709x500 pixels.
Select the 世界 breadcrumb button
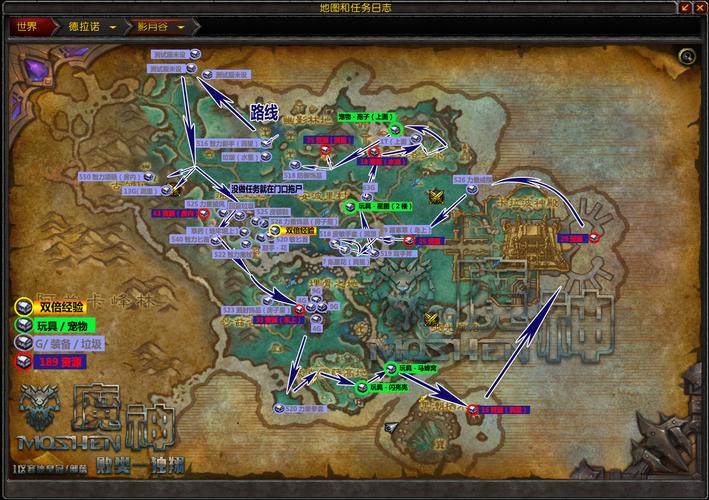(x=27, y=27)
